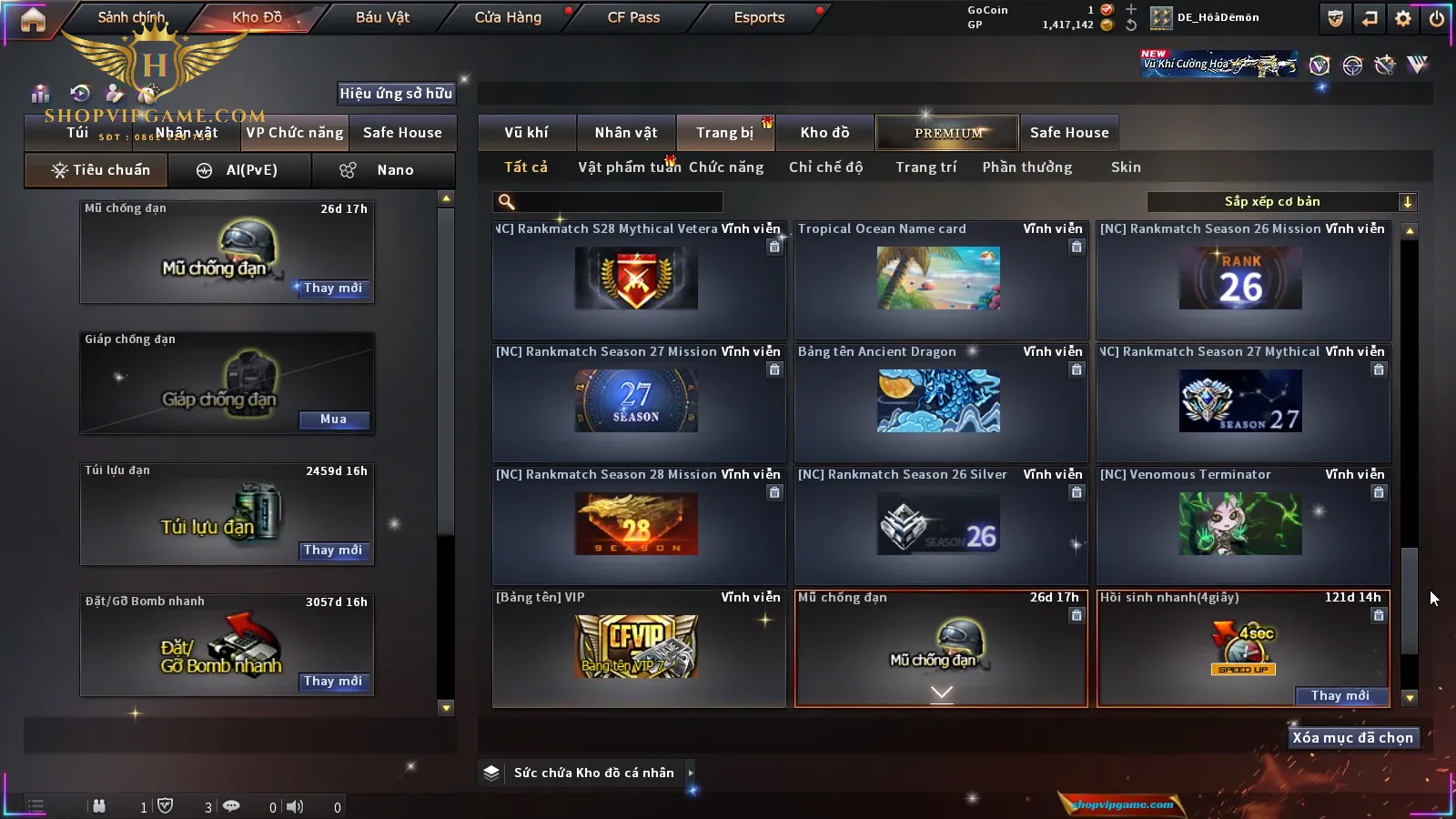Screen dimensions: 1456x819
Task: Open the Cửa Hàng shop menu
Action: pyautogui.click(x=508, y=17)
